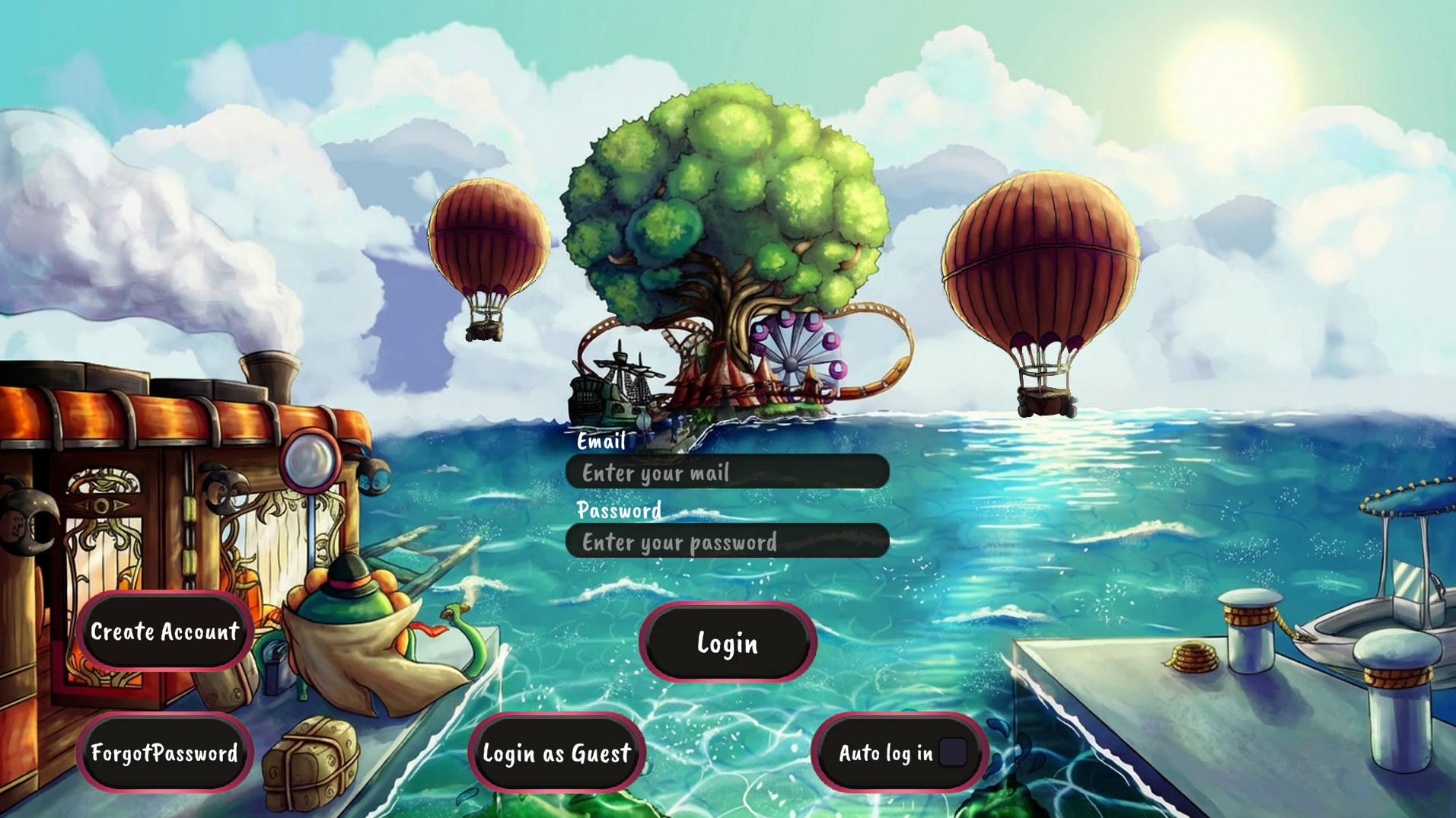Click the Email input field

point(727,473)
